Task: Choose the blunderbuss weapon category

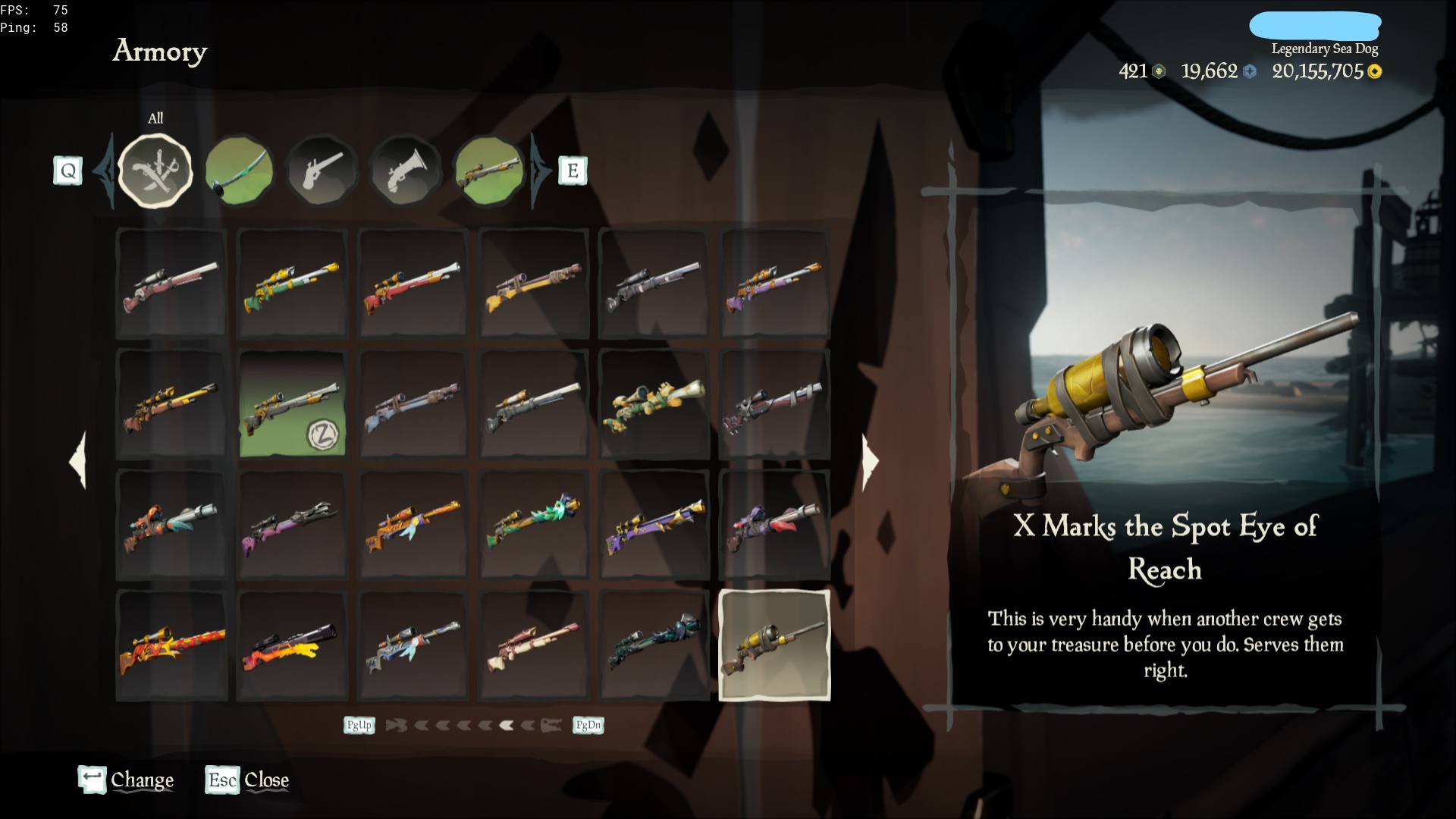Action: (x=406, y=171)
